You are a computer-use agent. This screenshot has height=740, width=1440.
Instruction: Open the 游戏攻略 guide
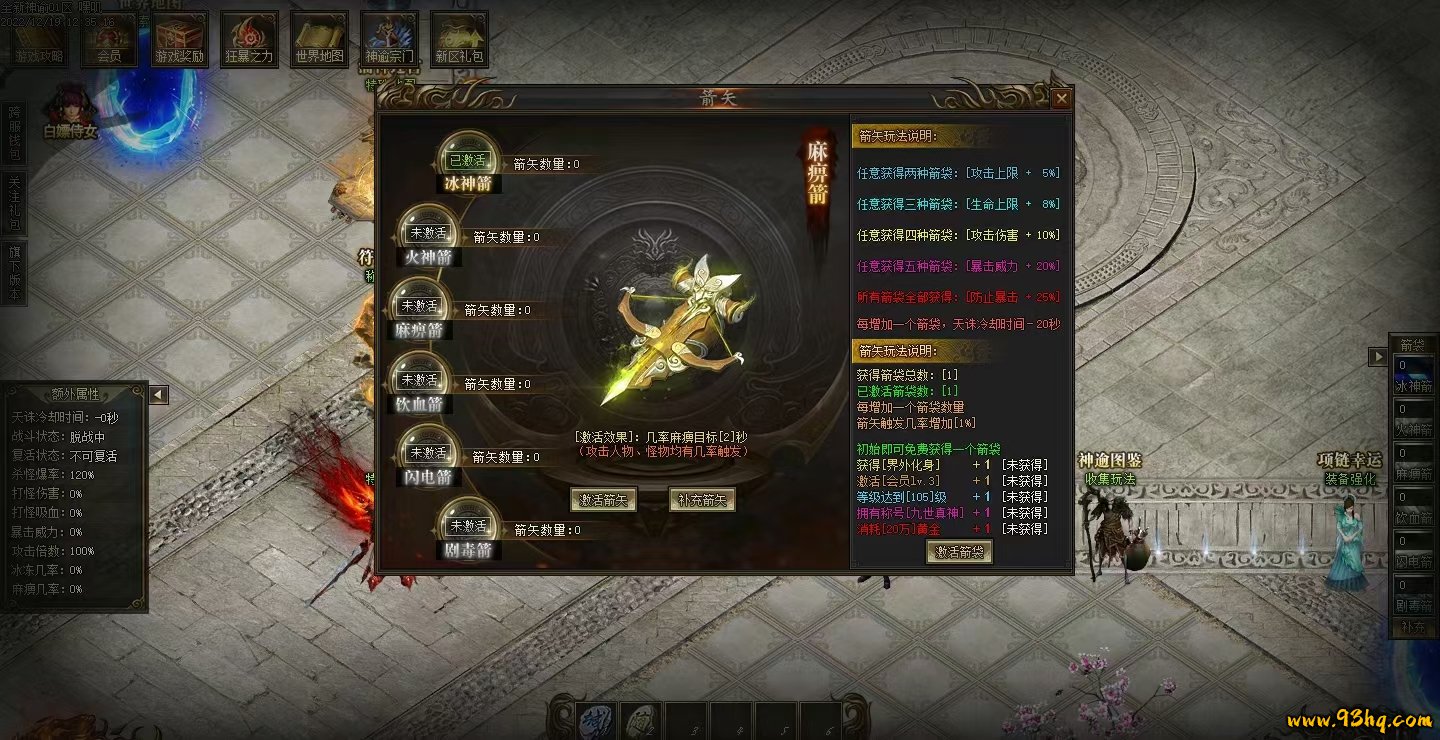38,40
